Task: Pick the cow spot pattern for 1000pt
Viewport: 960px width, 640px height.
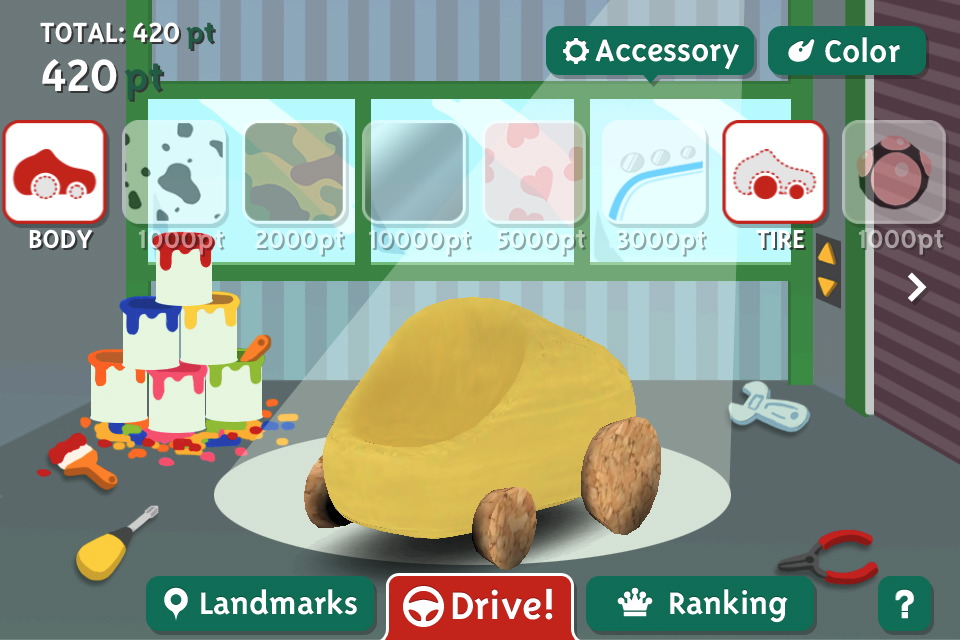Action: (174, 172)
